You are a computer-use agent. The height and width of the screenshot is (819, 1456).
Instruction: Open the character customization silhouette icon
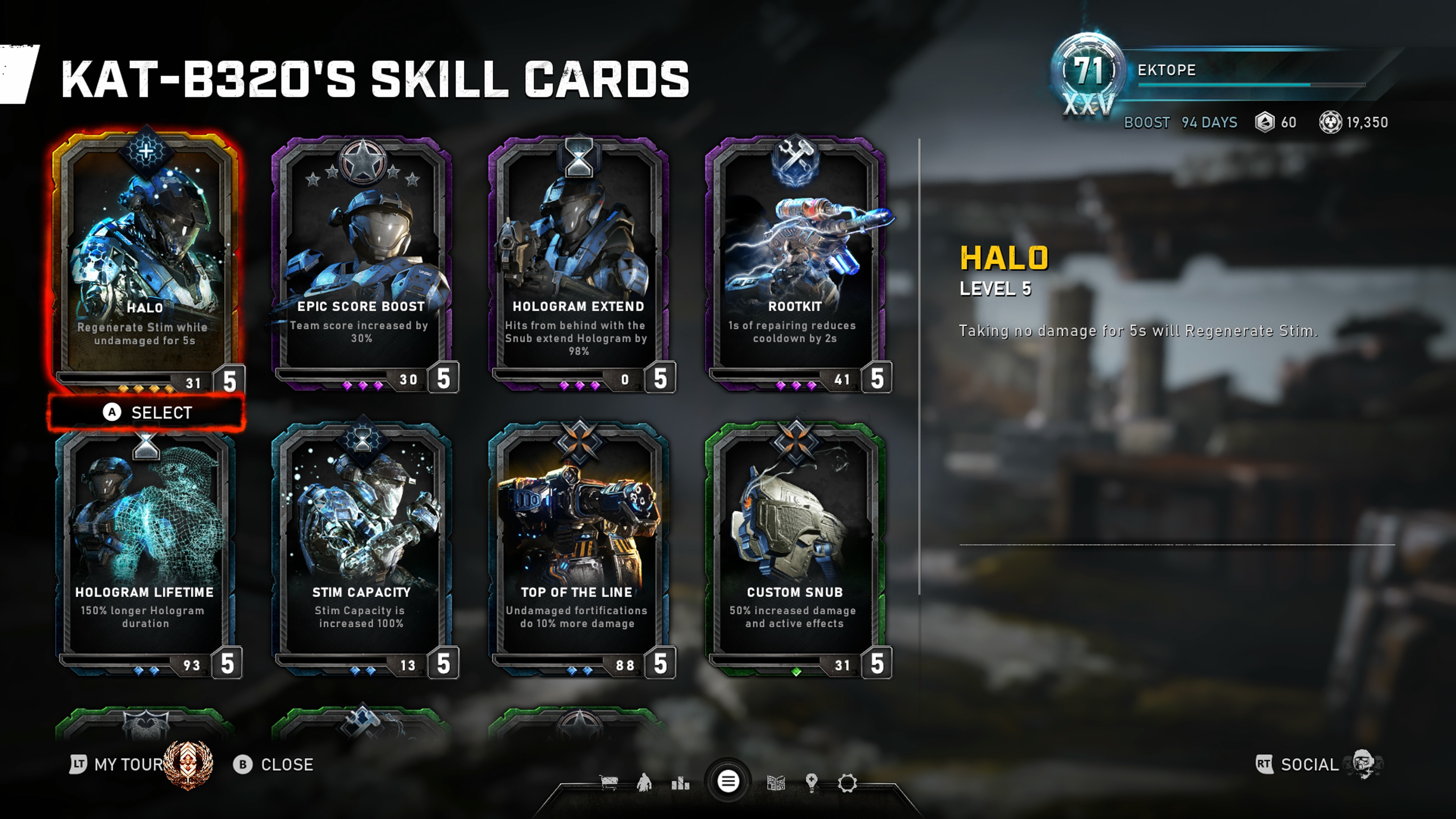[x=644, y=783]
